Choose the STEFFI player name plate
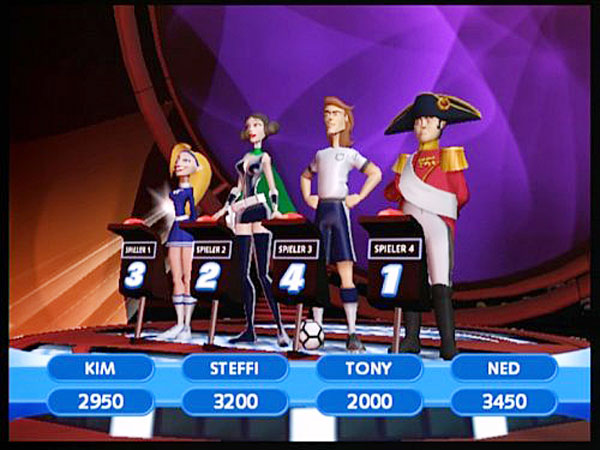 pyautogui.click(x=235, y=368)
